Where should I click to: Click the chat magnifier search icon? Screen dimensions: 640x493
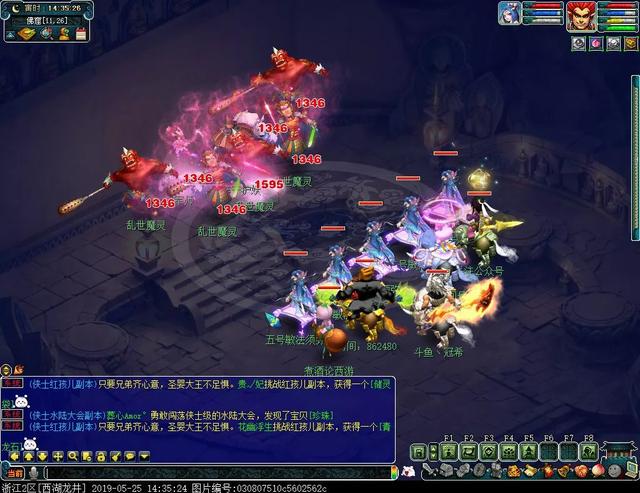(x=73, y=457)
